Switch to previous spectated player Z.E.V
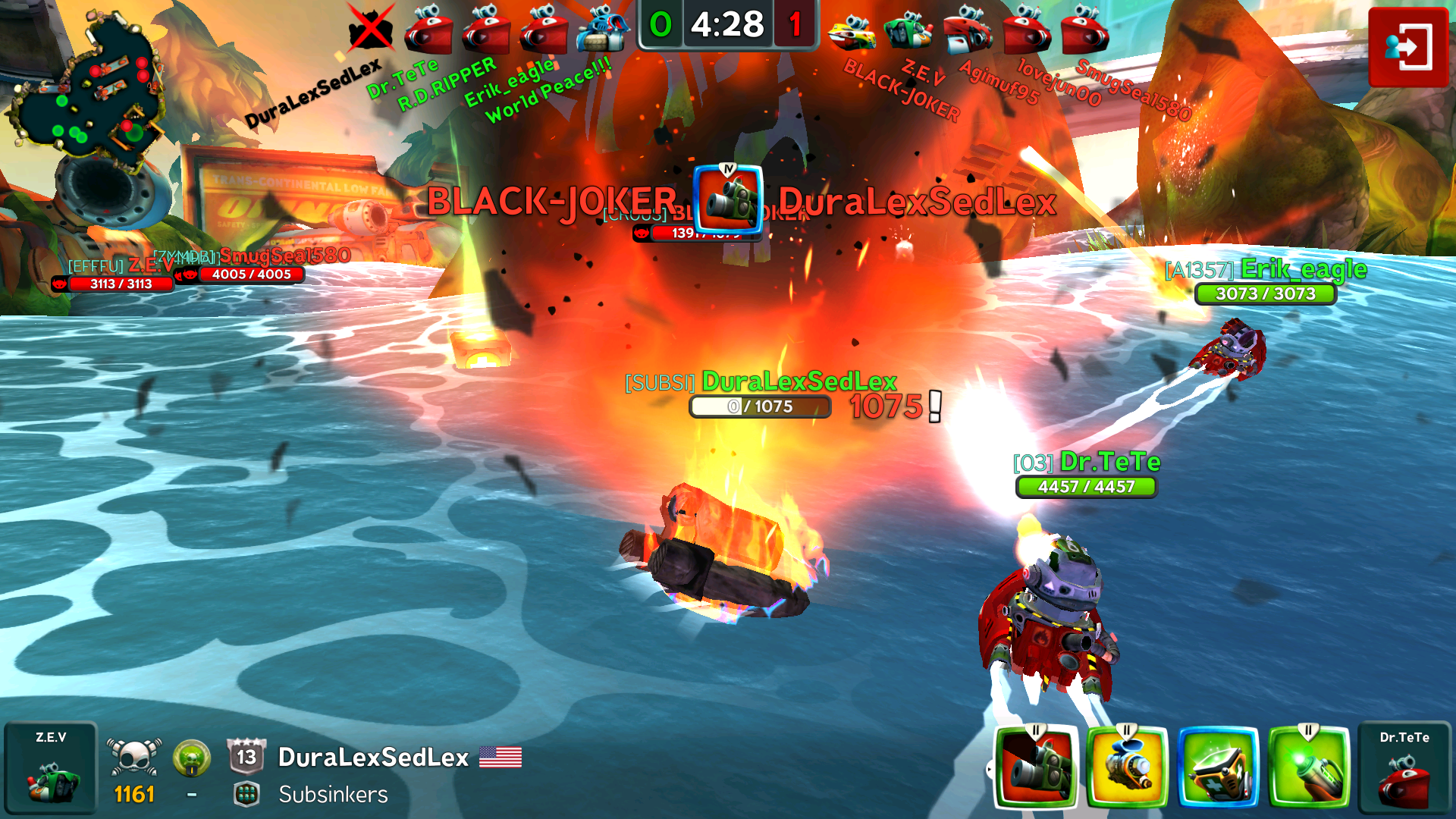This screenshot has width=1456, height=819. coord(51,767)
